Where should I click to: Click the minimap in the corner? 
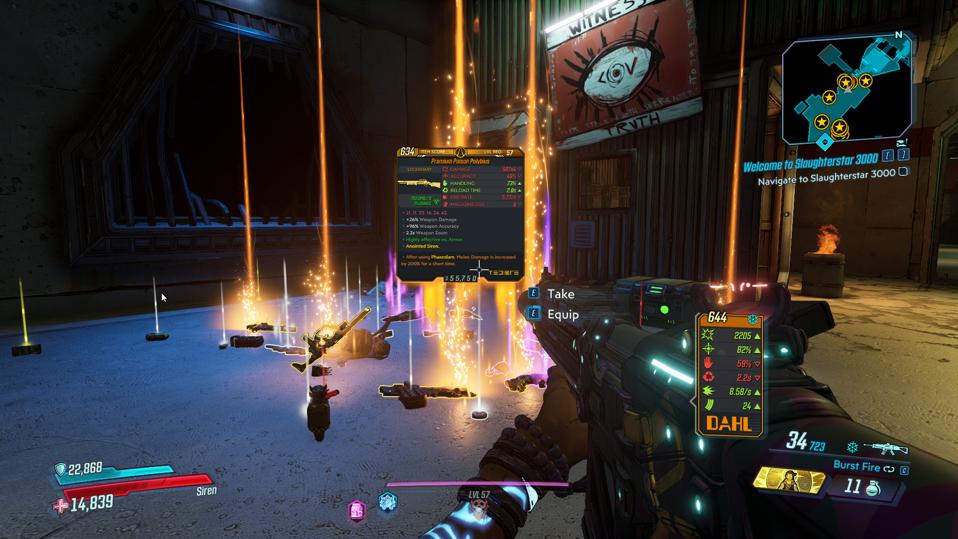click(850, 88)
